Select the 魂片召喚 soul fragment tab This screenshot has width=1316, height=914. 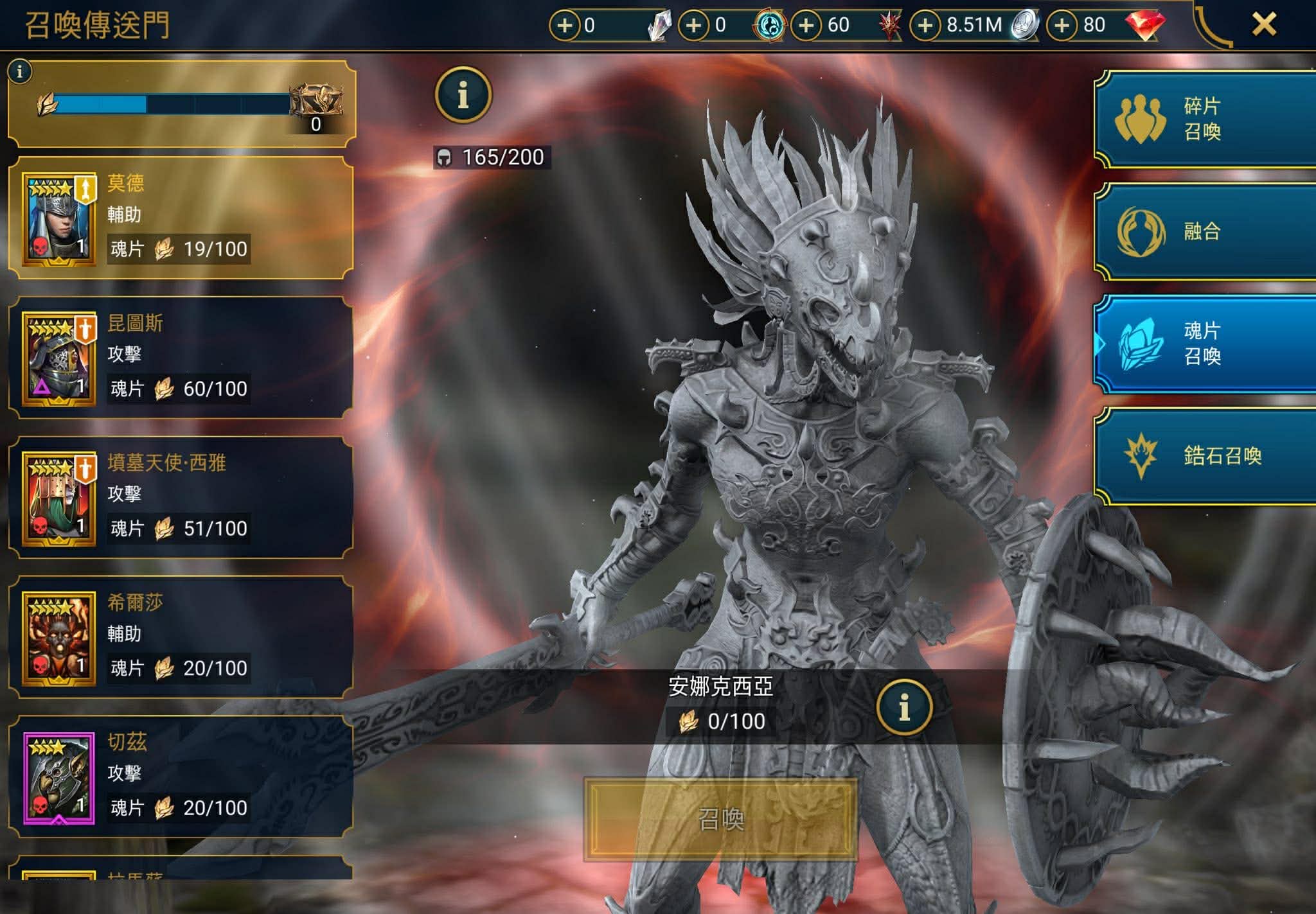(x=1204, y=344)
